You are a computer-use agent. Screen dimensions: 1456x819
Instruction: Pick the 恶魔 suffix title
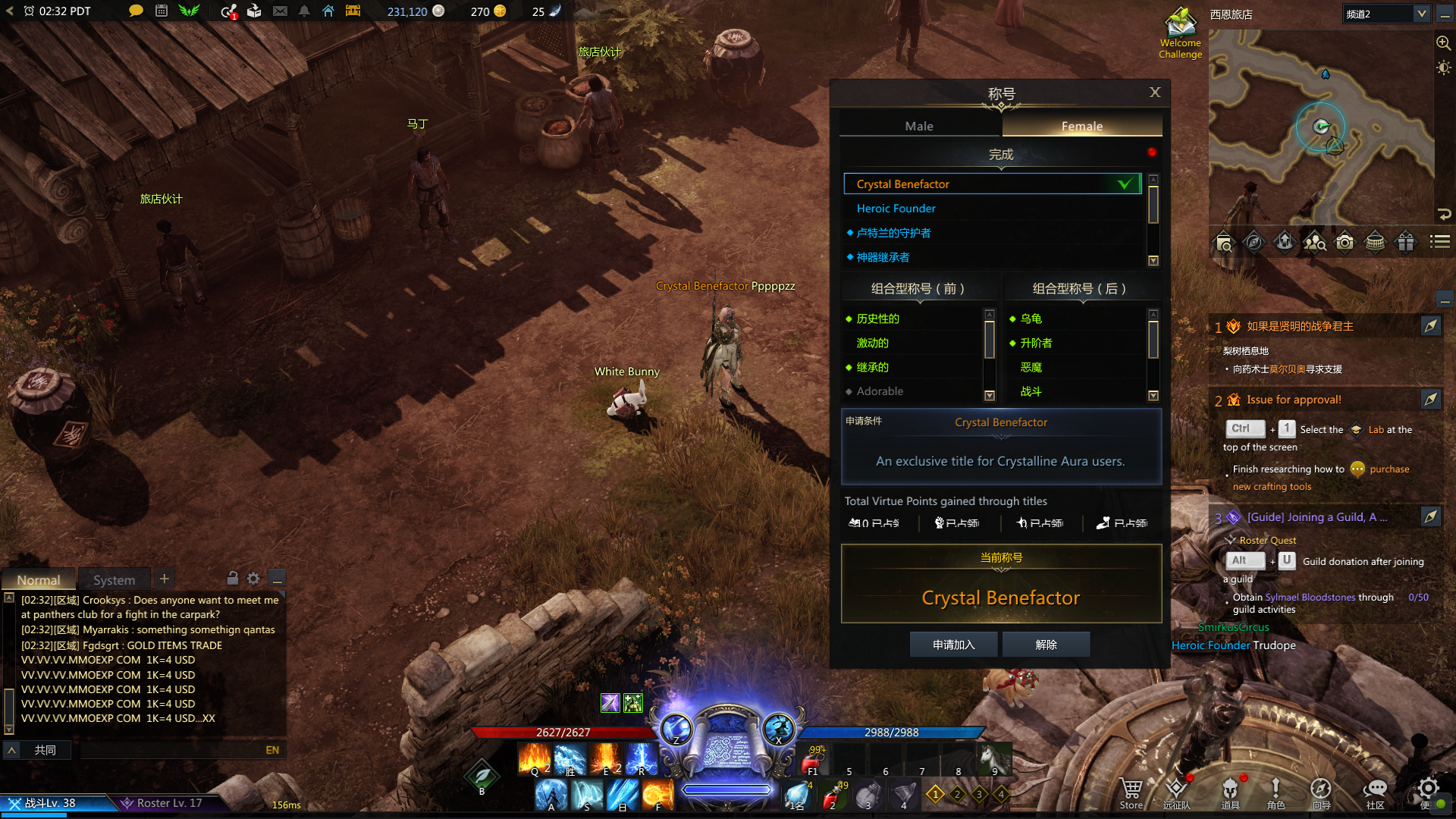coord(1031,367)
